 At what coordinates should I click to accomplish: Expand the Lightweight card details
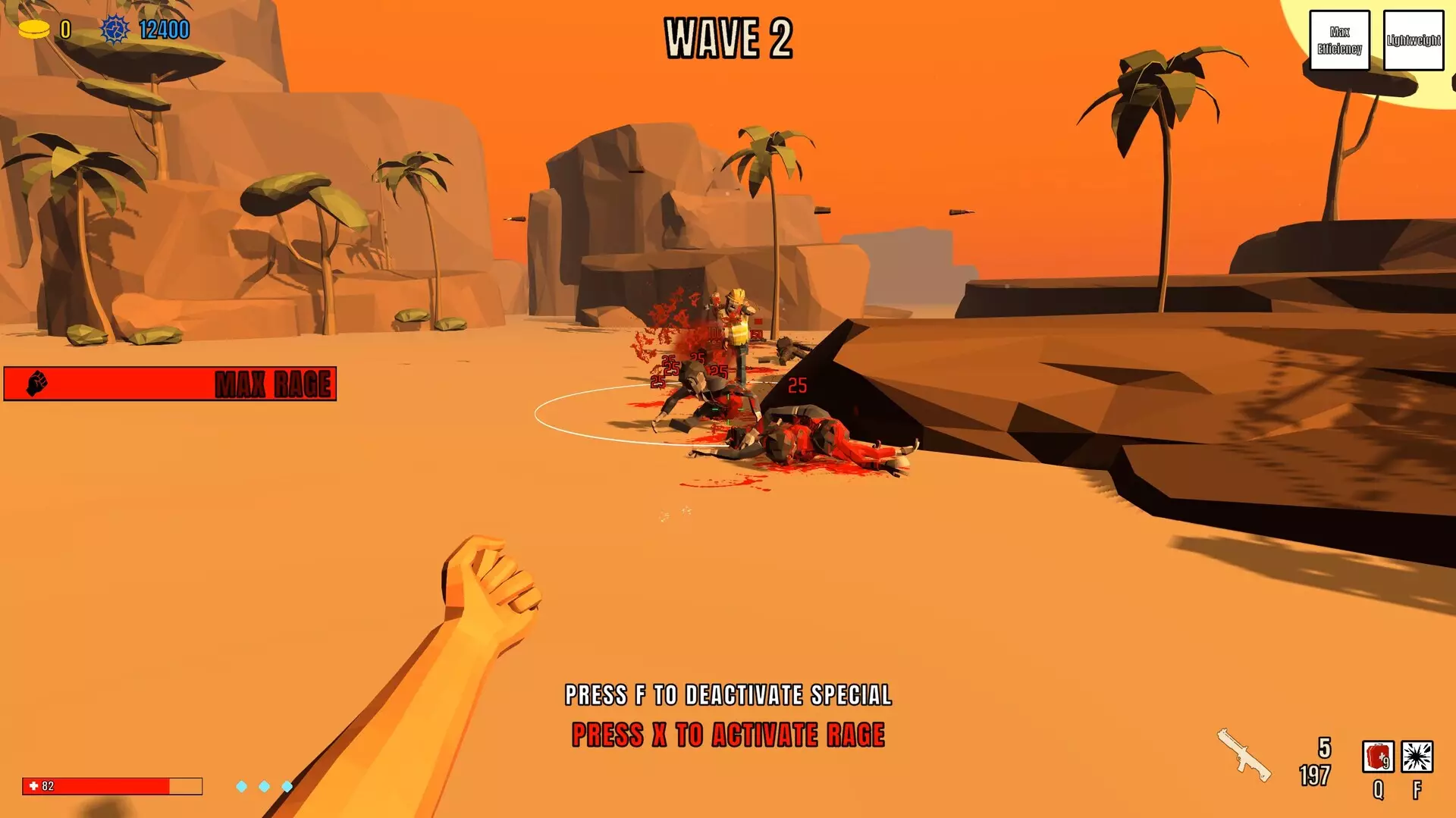point(1414,40)
